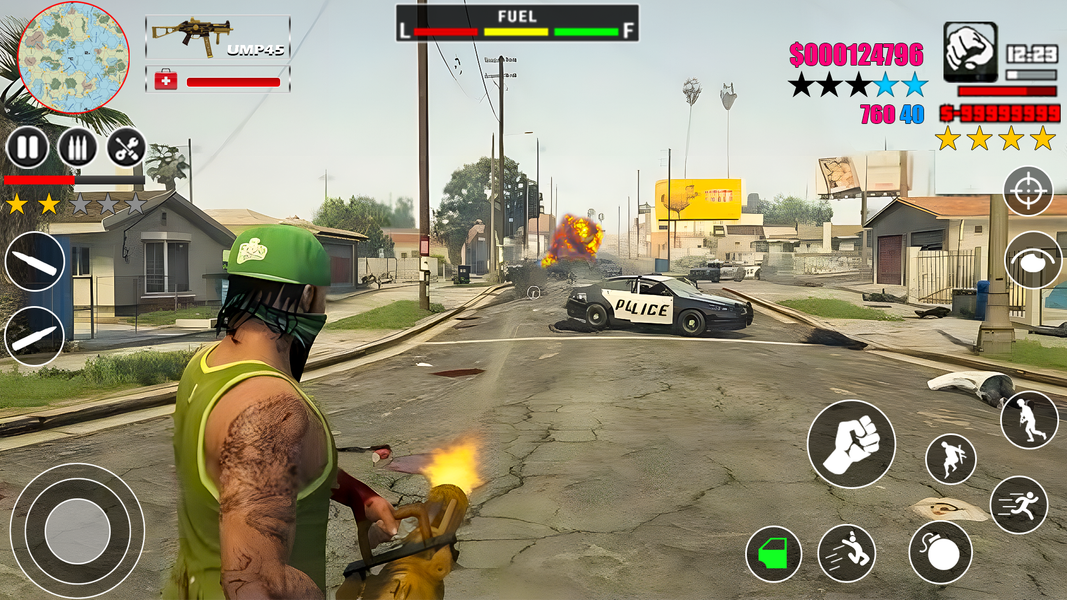
Task: Pause the game
Action: pos(27,149)
